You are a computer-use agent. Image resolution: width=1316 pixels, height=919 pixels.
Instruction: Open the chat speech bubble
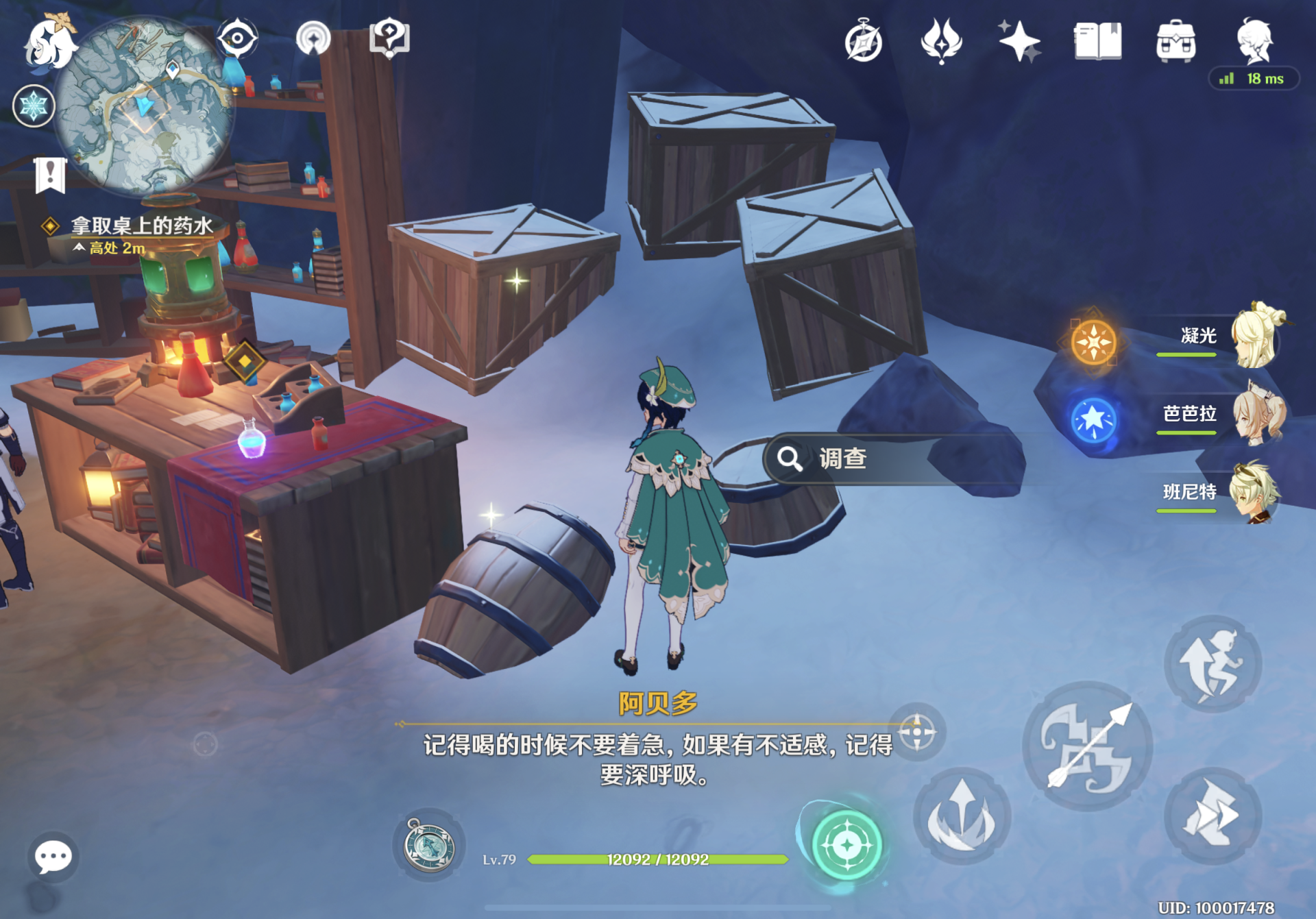(x=53, y=857)
